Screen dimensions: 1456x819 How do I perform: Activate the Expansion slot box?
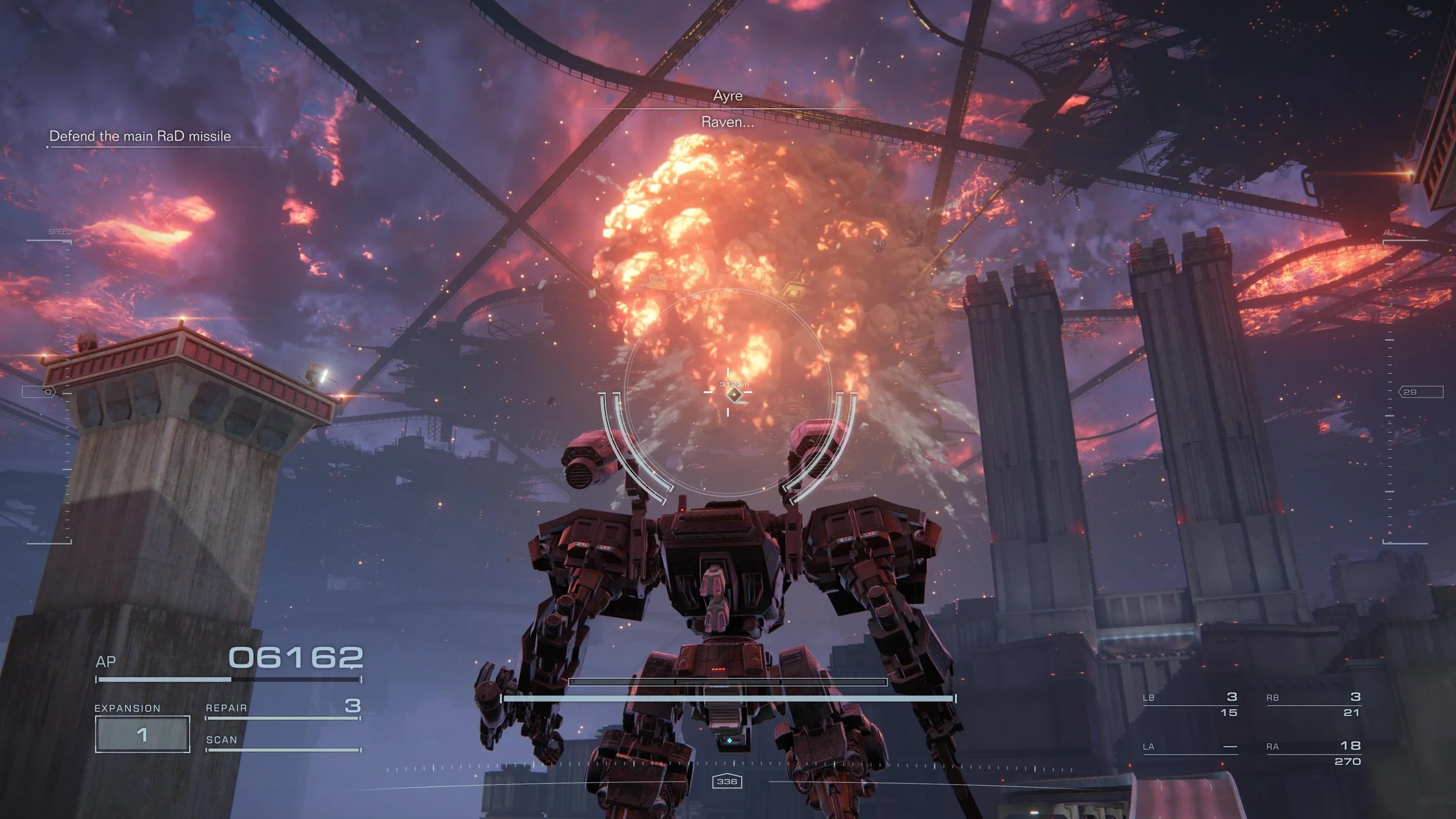pos(143,734)
